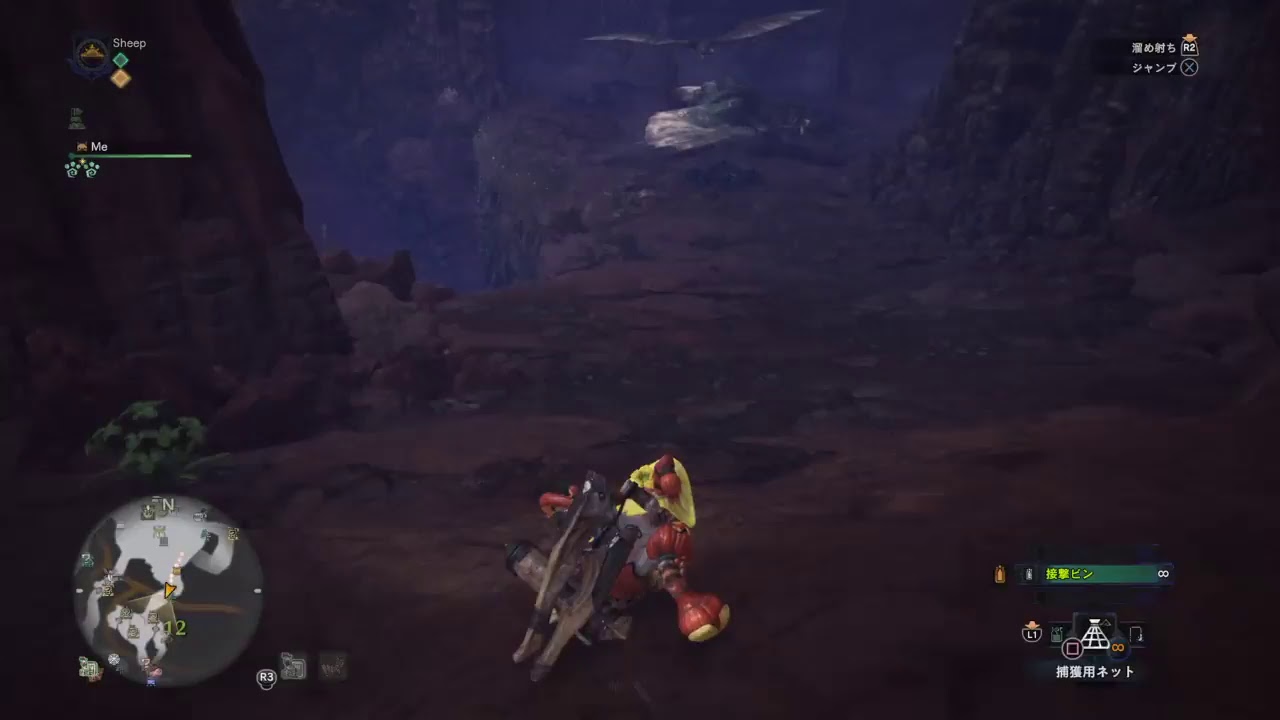Toggle the green diamond under Sheep
This screenshot has width=1280, height=720.
[120, 62]
